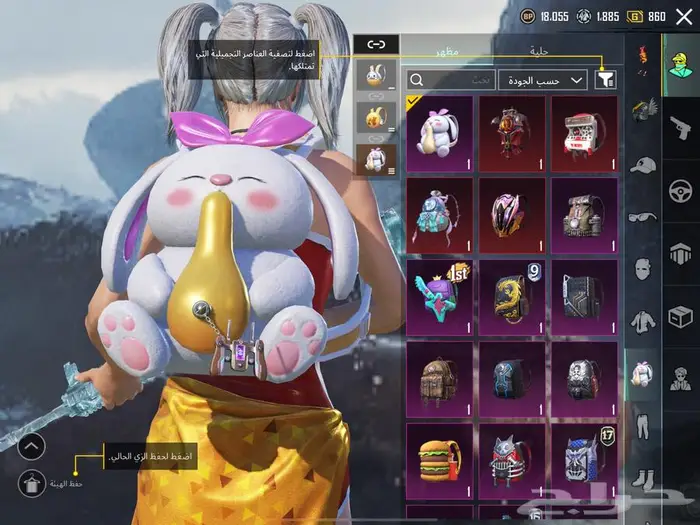Open the cap headwear category
The width and height of the screenshot is (700, 525).
641,164
